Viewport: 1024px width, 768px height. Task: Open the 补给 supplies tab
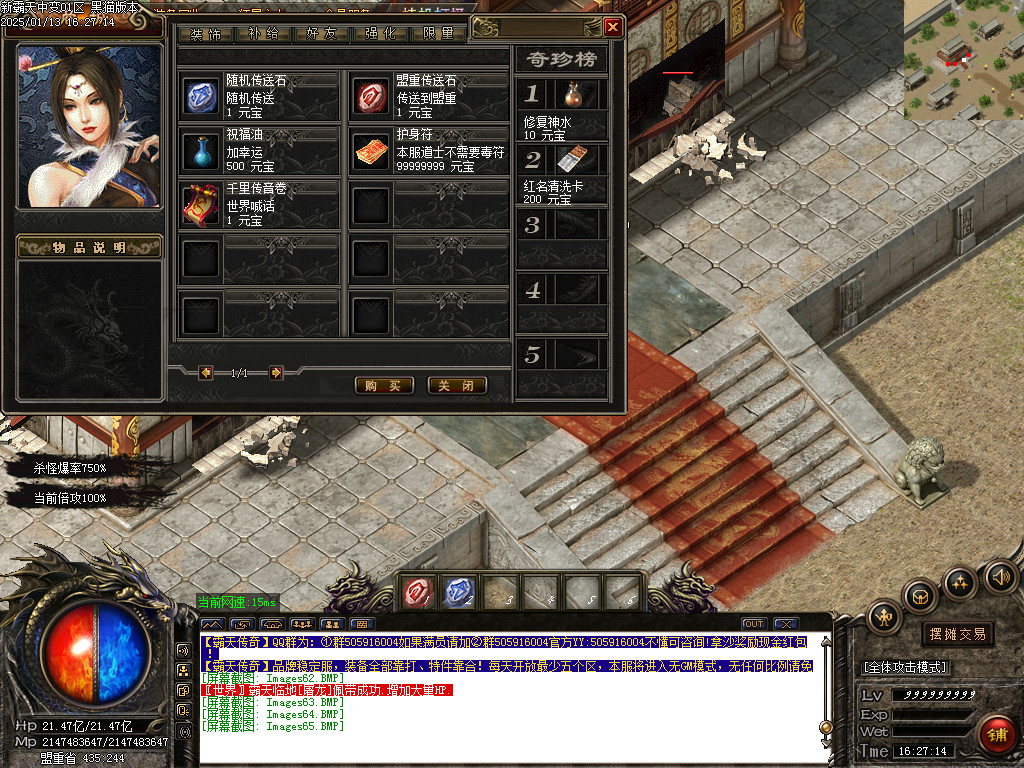click(264, 34)
